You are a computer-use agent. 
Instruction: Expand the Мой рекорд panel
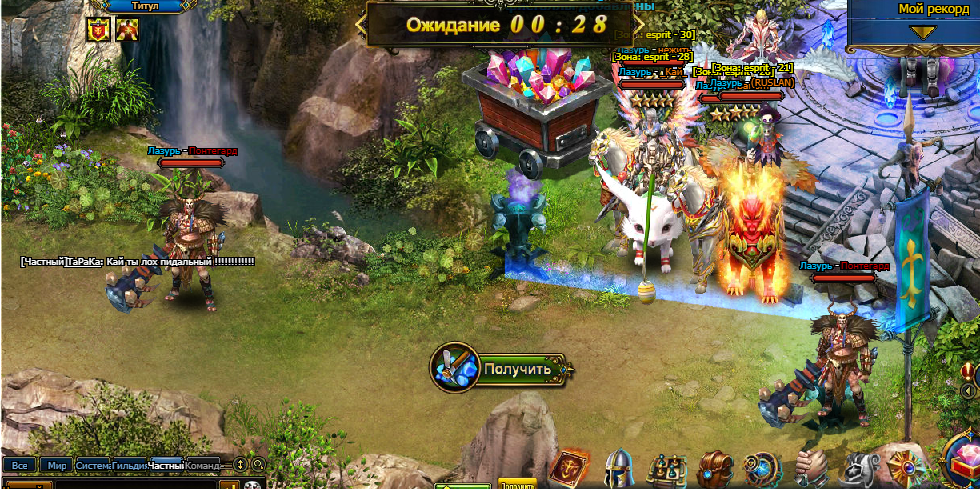click(x=922, y=32)
